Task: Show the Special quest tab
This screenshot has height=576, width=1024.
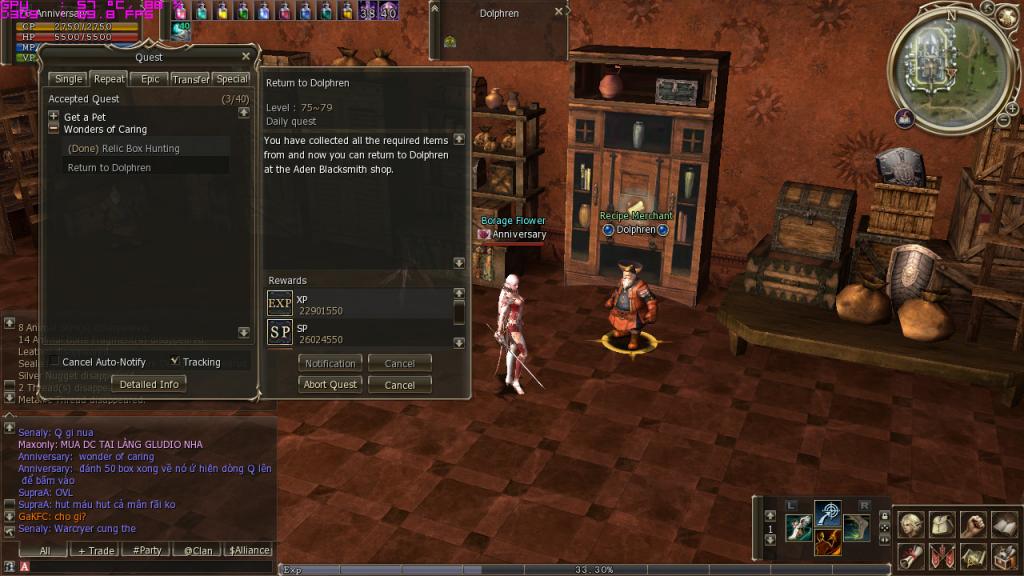Action: 232,79
